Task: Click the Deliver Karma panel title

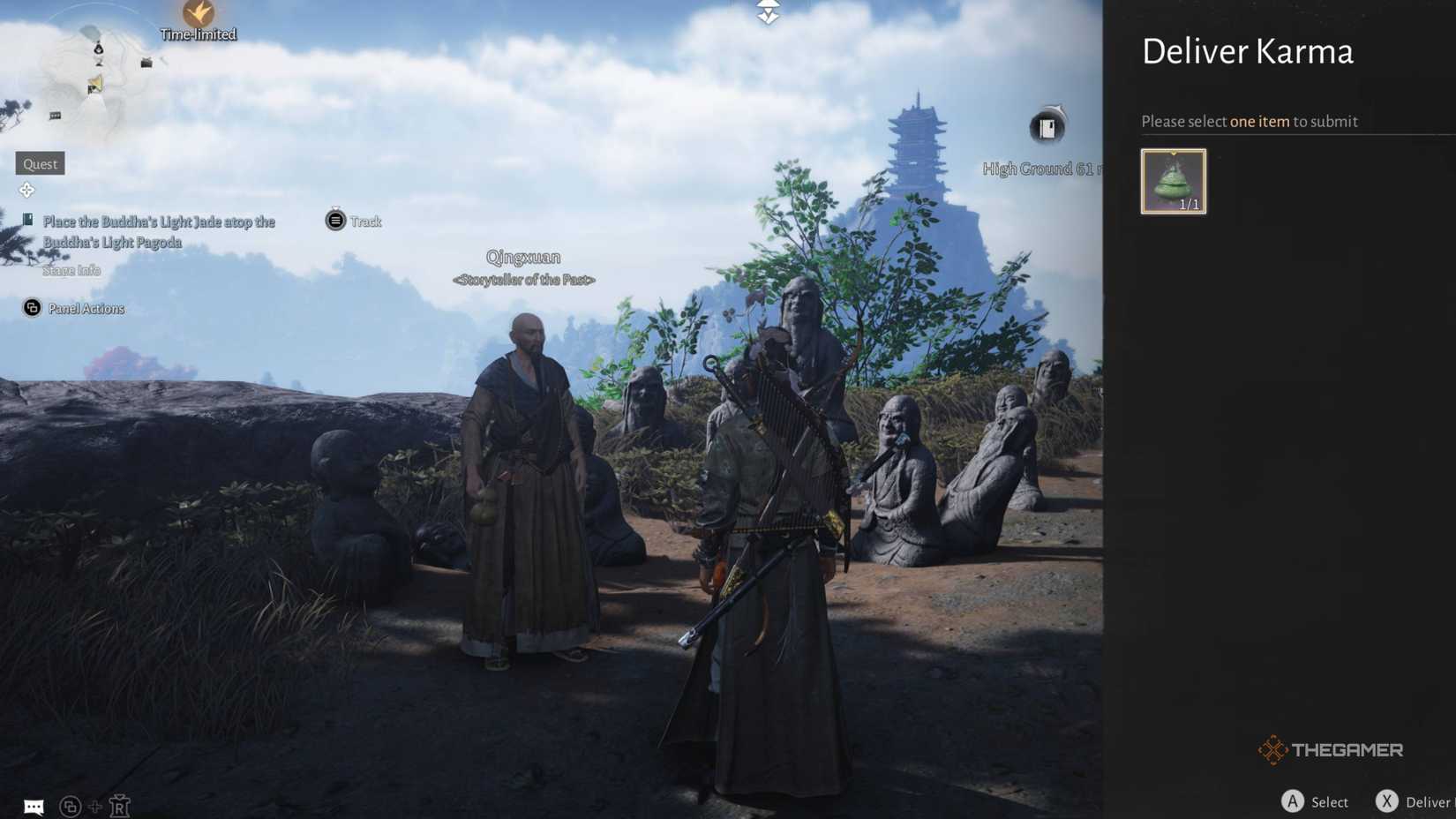Action: click(x=1248, y=51)
